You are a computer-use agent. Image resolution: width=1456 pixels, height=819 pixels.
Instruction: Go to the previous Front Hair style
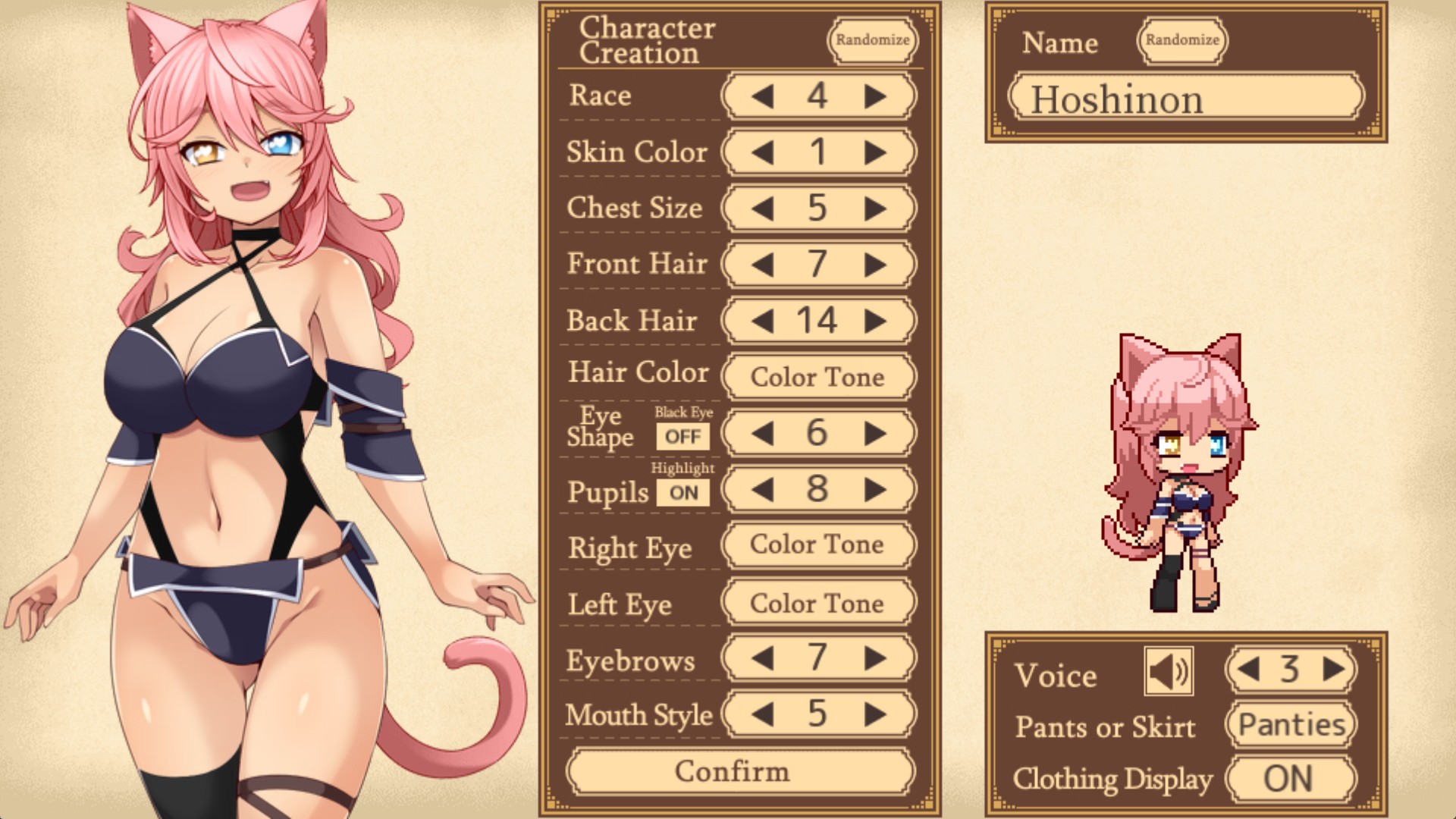[x=762, y=265]
